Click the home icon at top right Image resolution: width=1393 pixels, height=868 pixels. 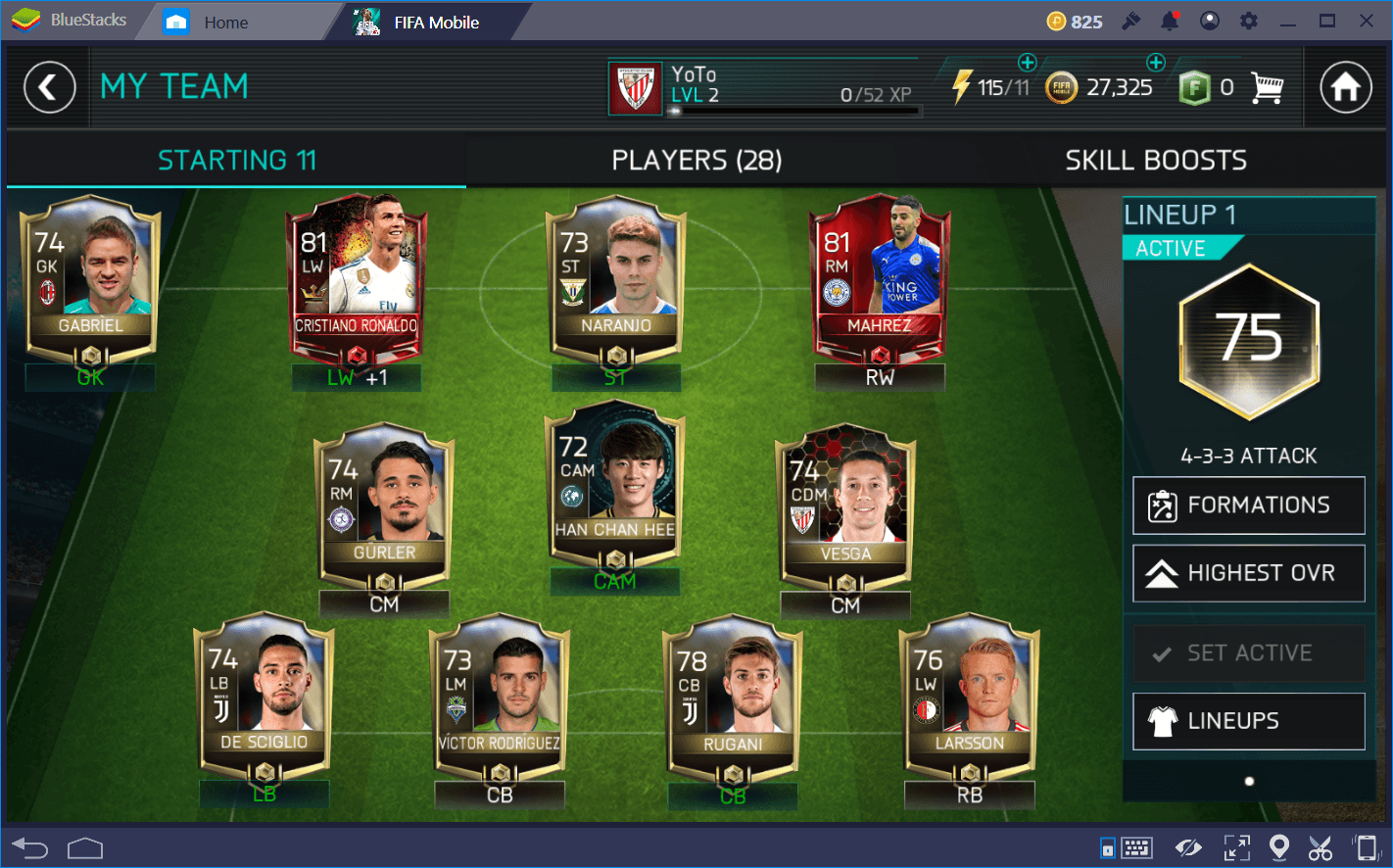click(x=1345, y=87)
